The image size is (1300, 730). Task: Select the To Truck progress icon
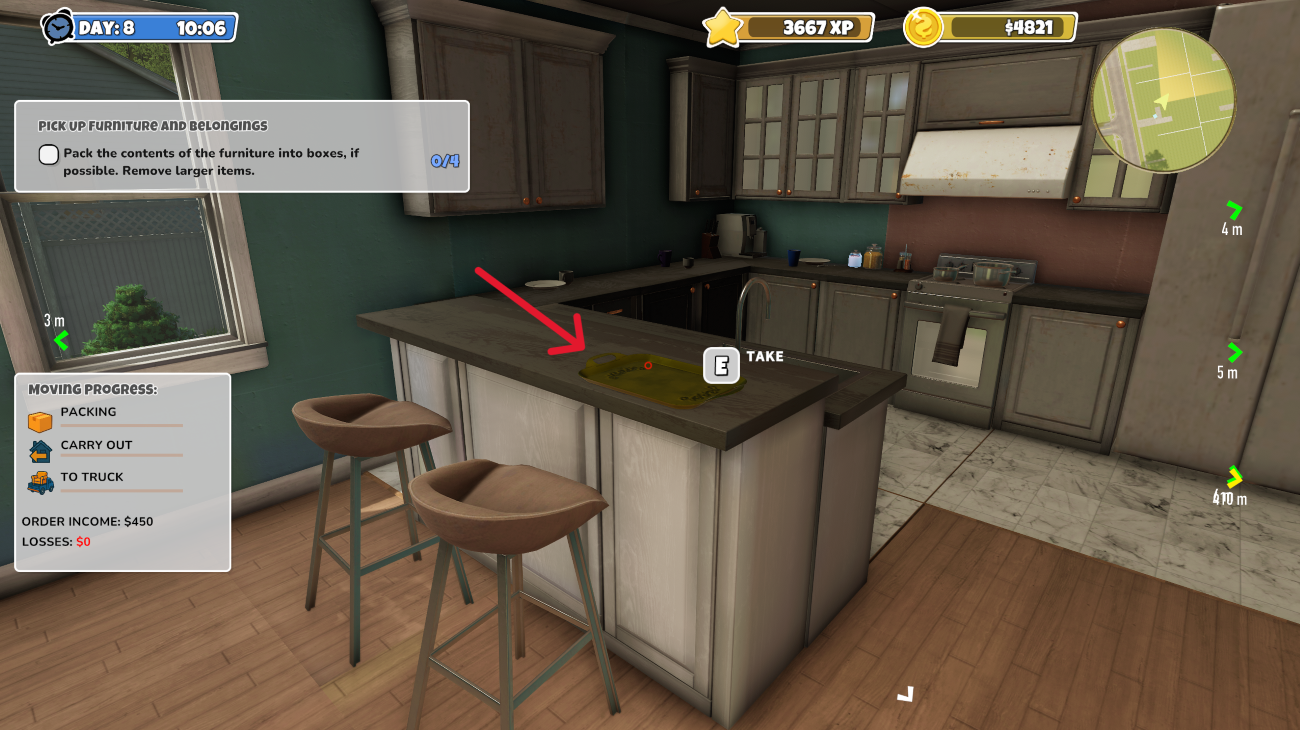point(40,484)
